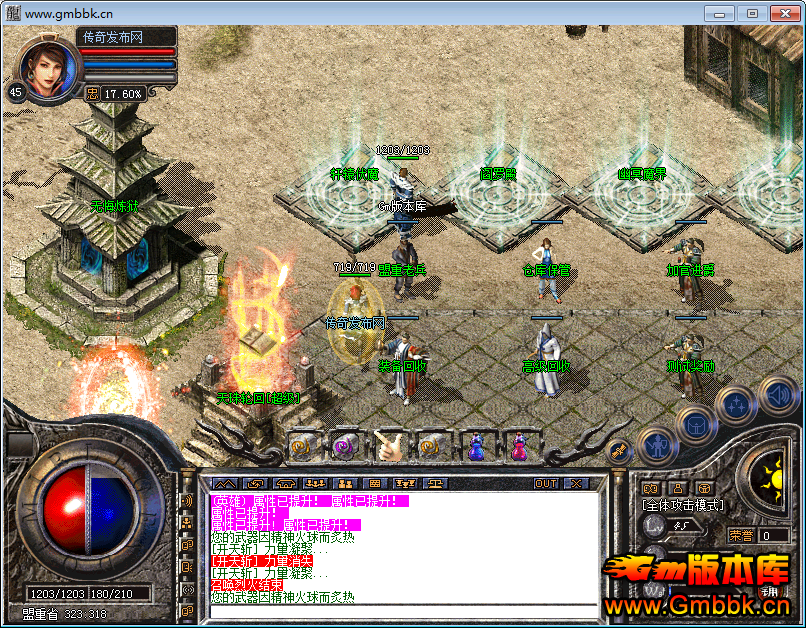This screenshot has width=806, height=628.
Task: Click the small crossed-tools orange round icon
Action: click(x=620, y=451)
